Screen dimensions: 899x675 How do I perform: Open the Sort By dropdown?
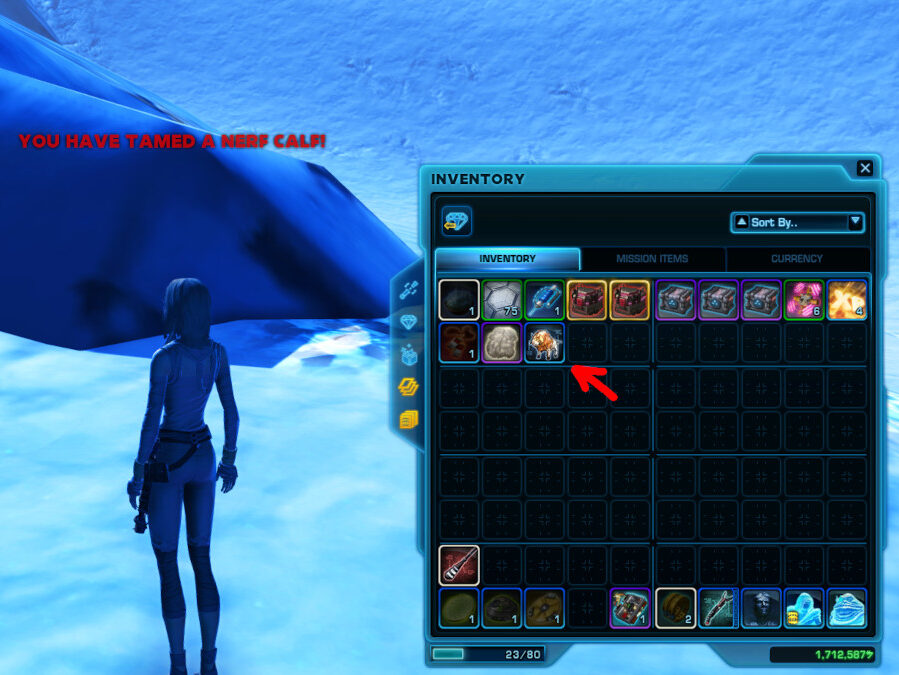click(798, 222)
